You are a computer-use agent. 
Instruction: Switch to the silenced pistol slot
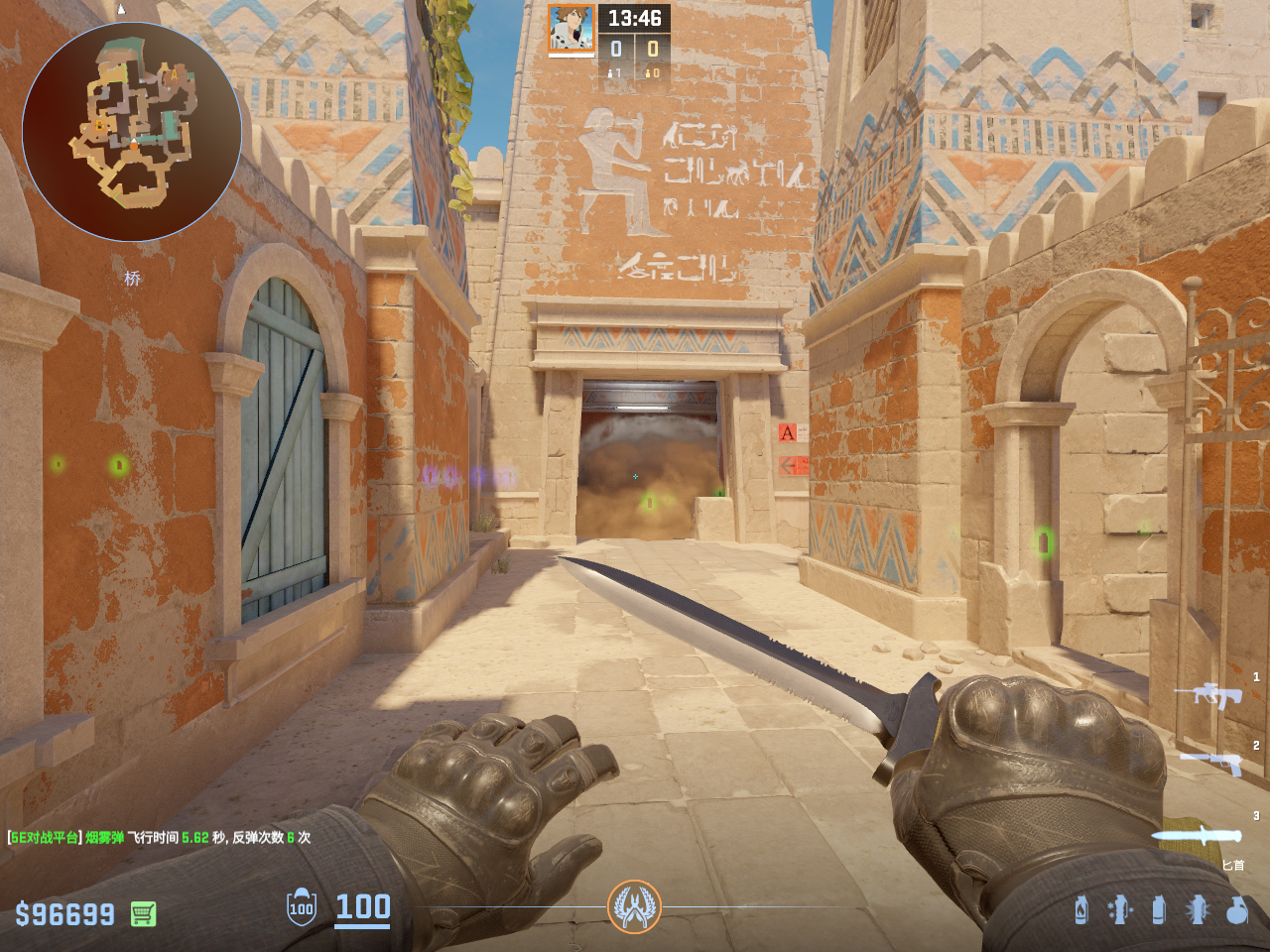pyautogui.click(x=1210, y=763)
